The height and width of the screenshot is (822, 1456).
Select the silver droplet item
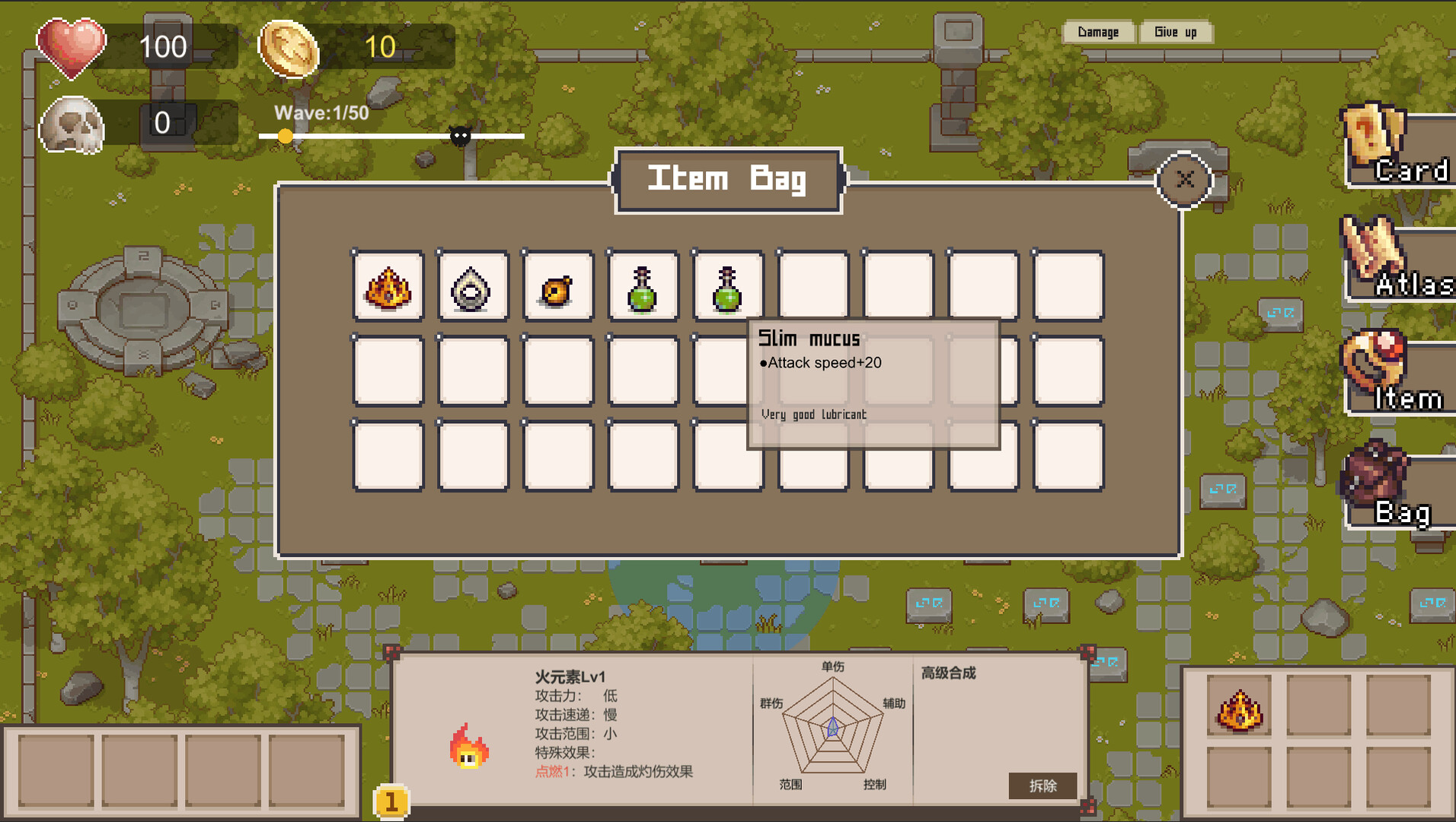pyautogui.click(x=474, y=288)
